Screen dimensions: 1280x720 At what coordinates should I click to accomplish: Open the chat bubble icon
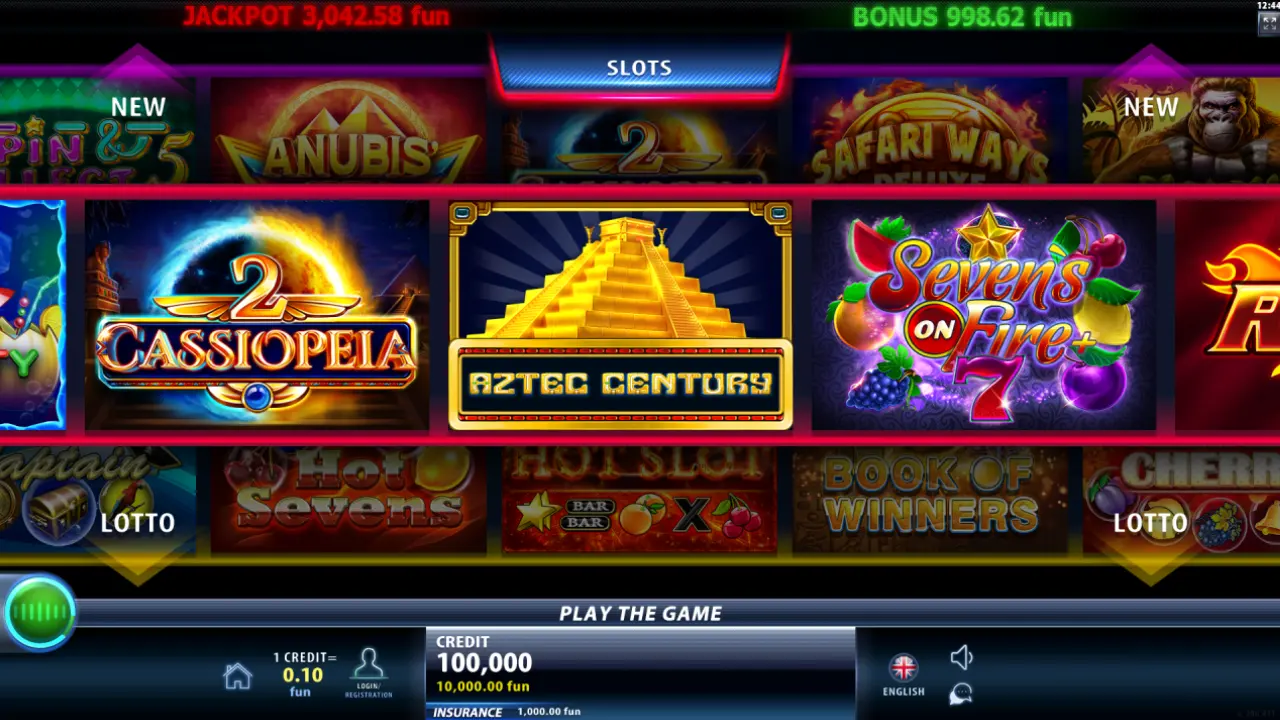(961, 693)
